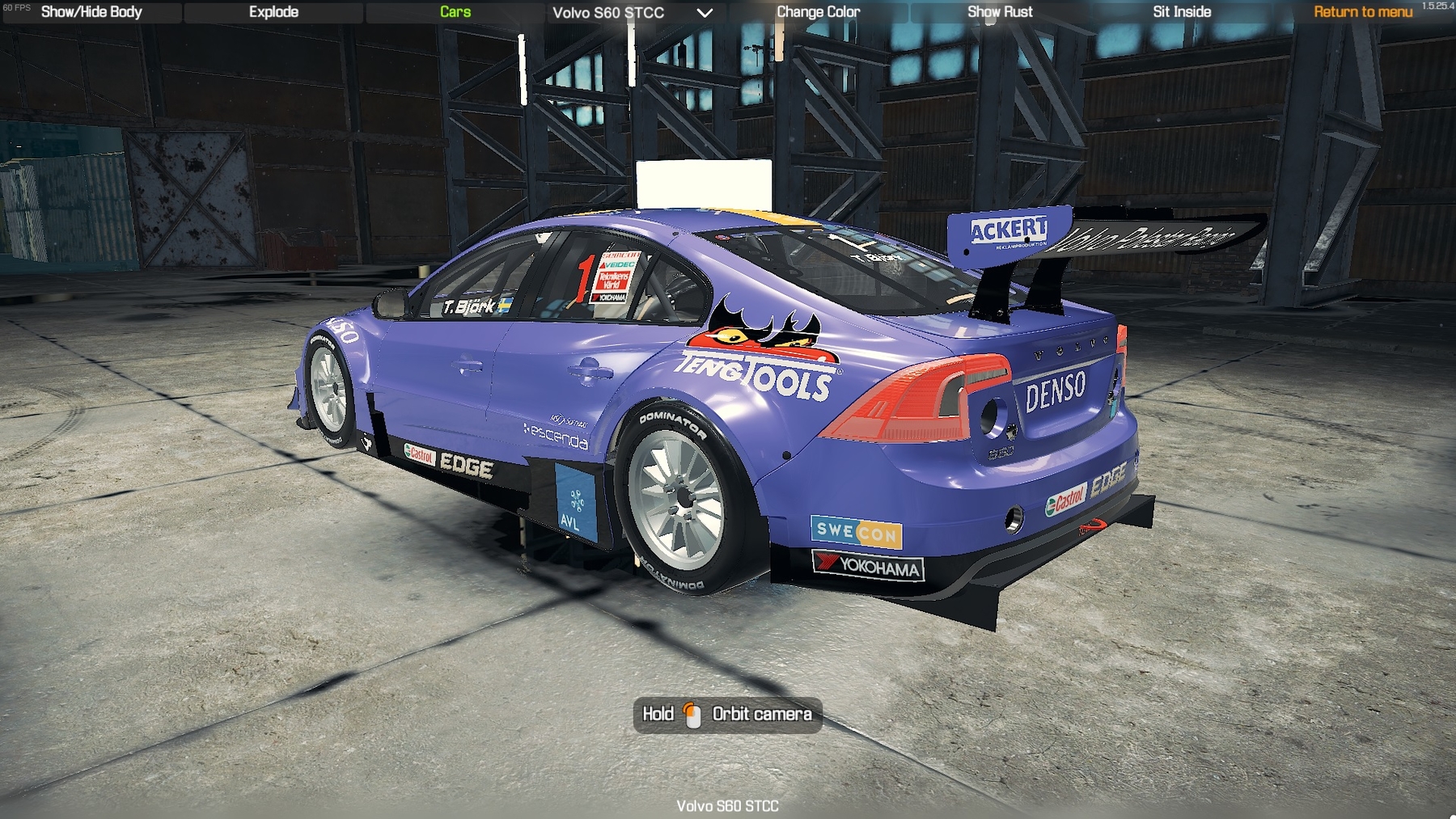The height and width of the screenshot is (819, 1456).
Task: Select Sit Inside view
Action: (x=1182, y=12)
